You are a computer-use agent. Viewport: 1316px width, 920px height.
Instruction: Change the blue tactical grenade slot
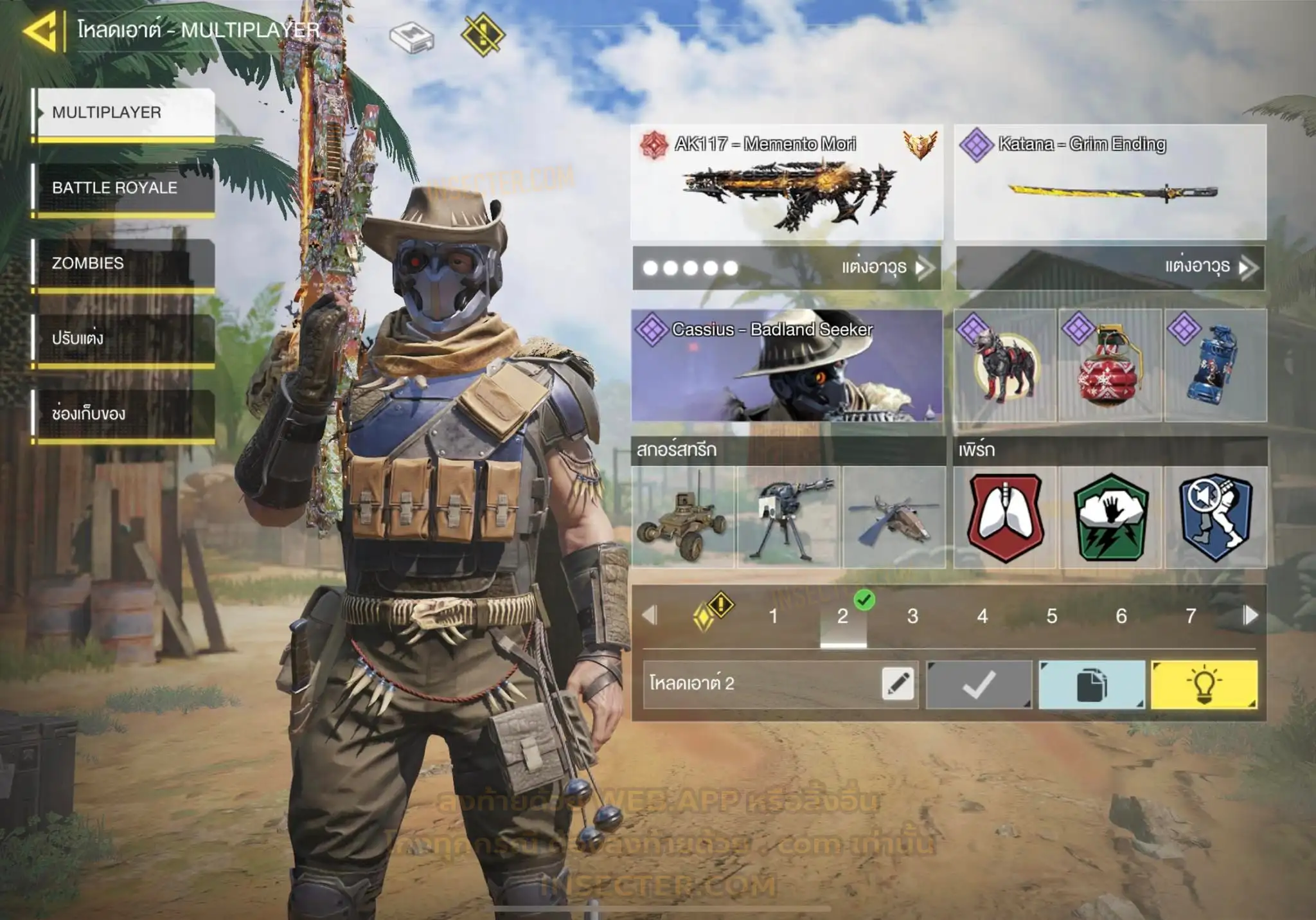pos(1215,365)
